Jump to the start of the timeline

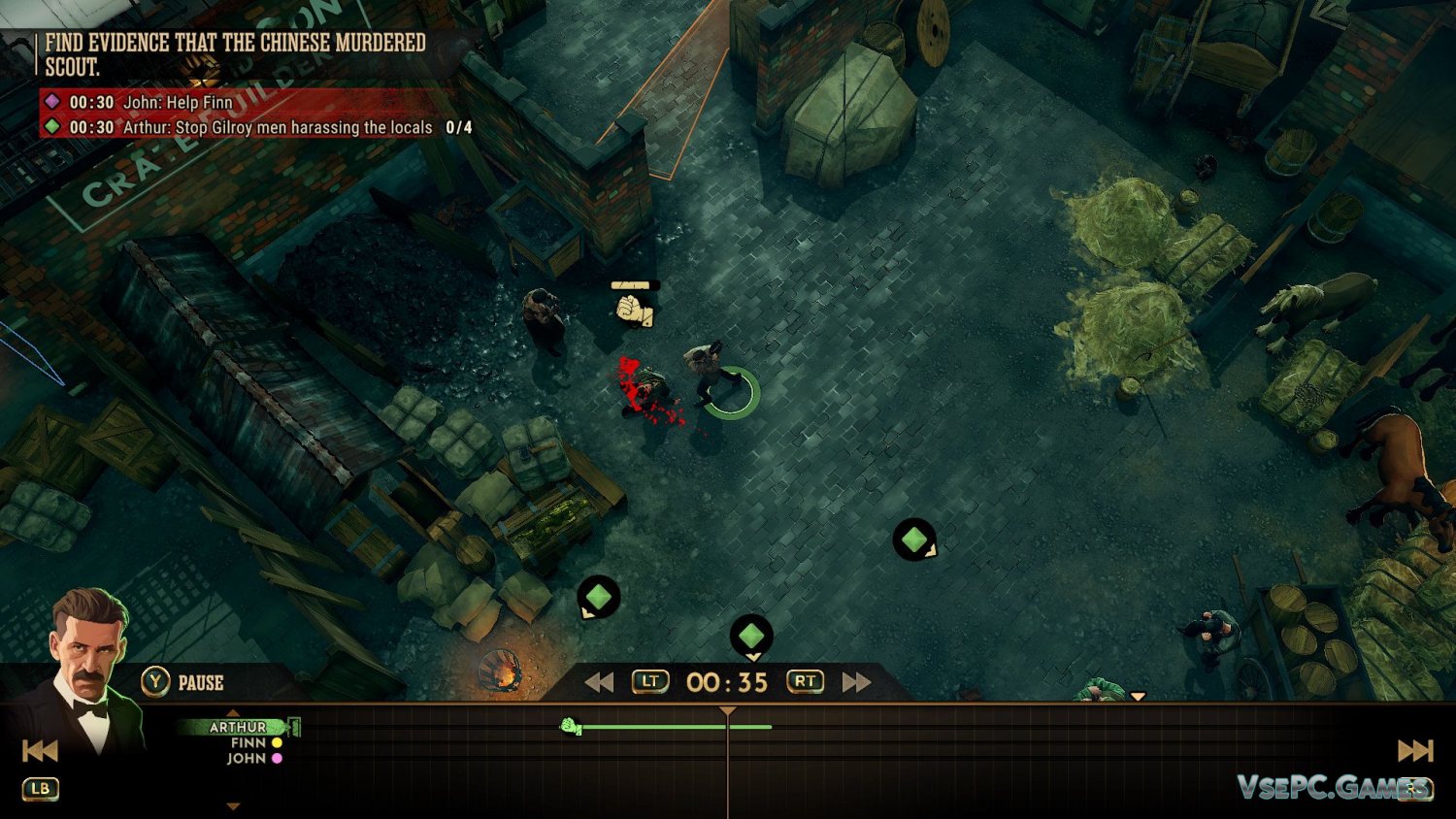[x=40, y=750]
